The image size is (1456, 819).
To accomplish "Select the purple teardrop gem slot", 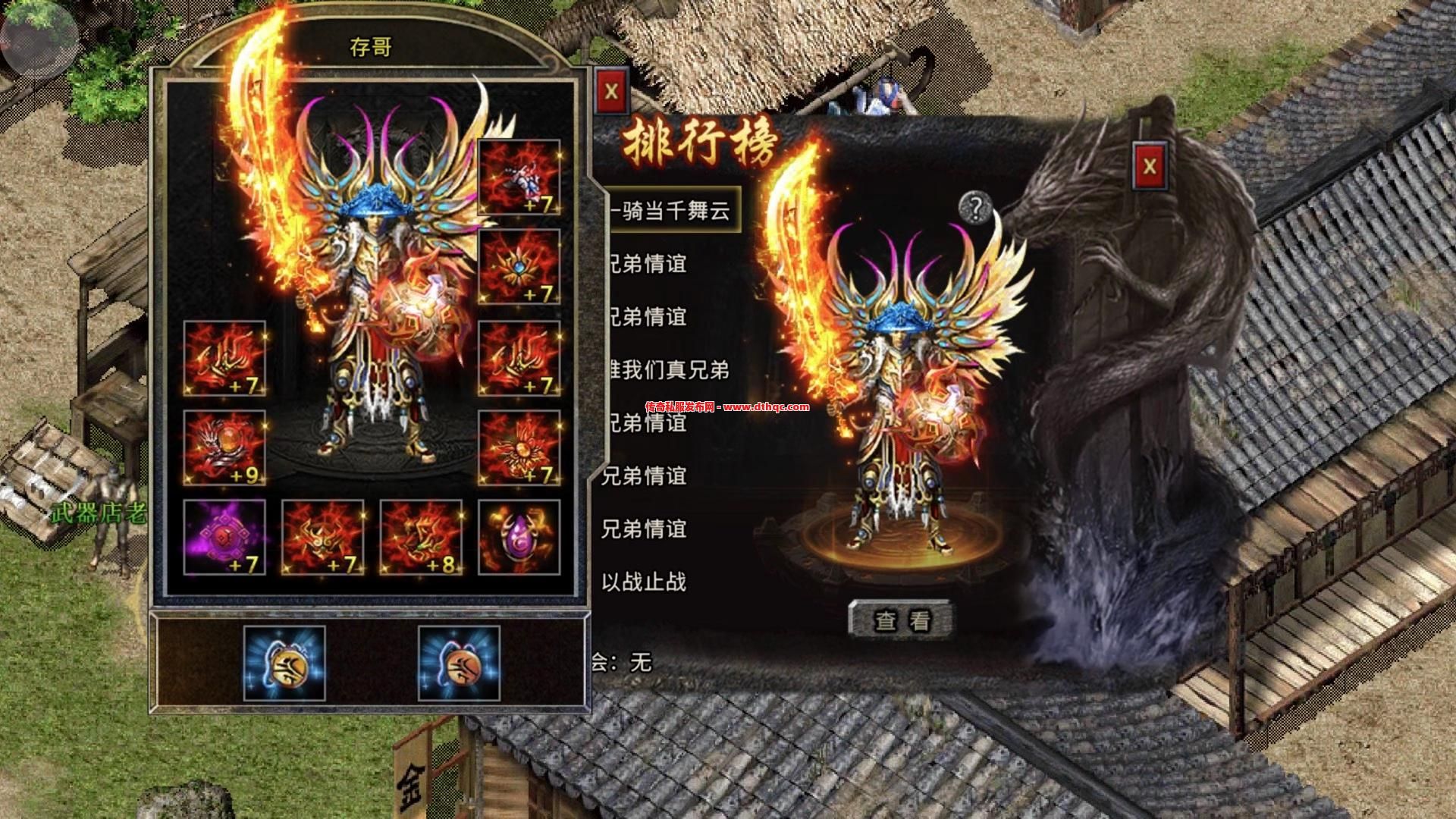I will [x=519, y=537].
